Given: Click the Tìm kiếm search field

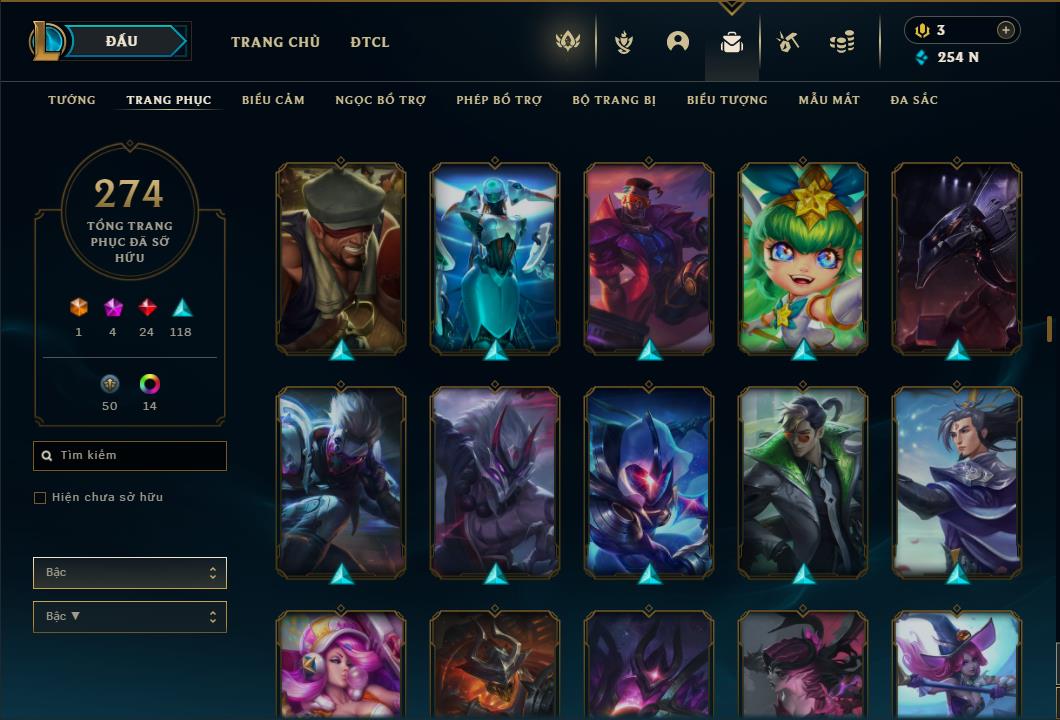Looking at the screenshot, I should 130,456.
